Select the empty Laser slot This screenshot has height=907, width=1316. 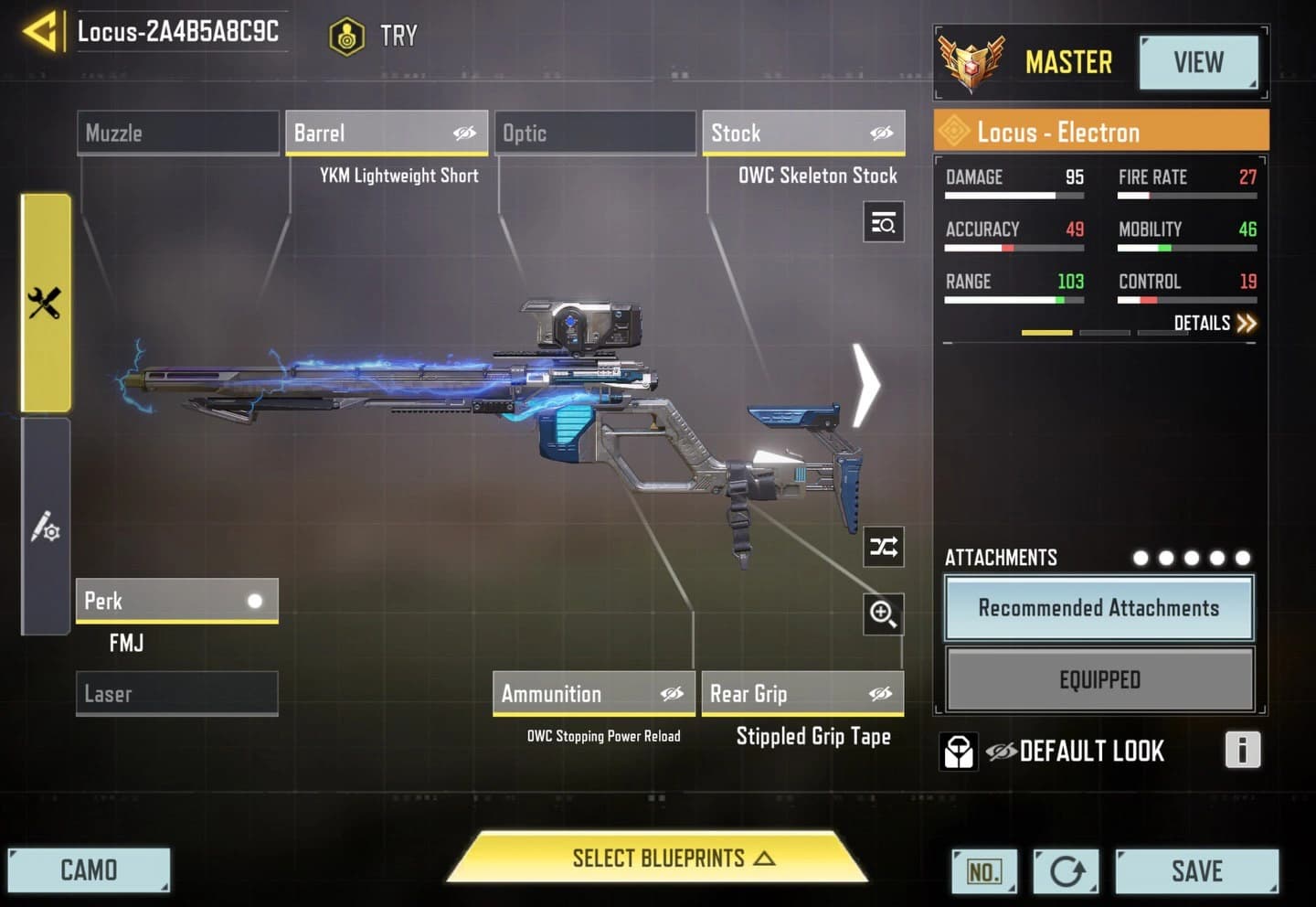pos(176,694)
